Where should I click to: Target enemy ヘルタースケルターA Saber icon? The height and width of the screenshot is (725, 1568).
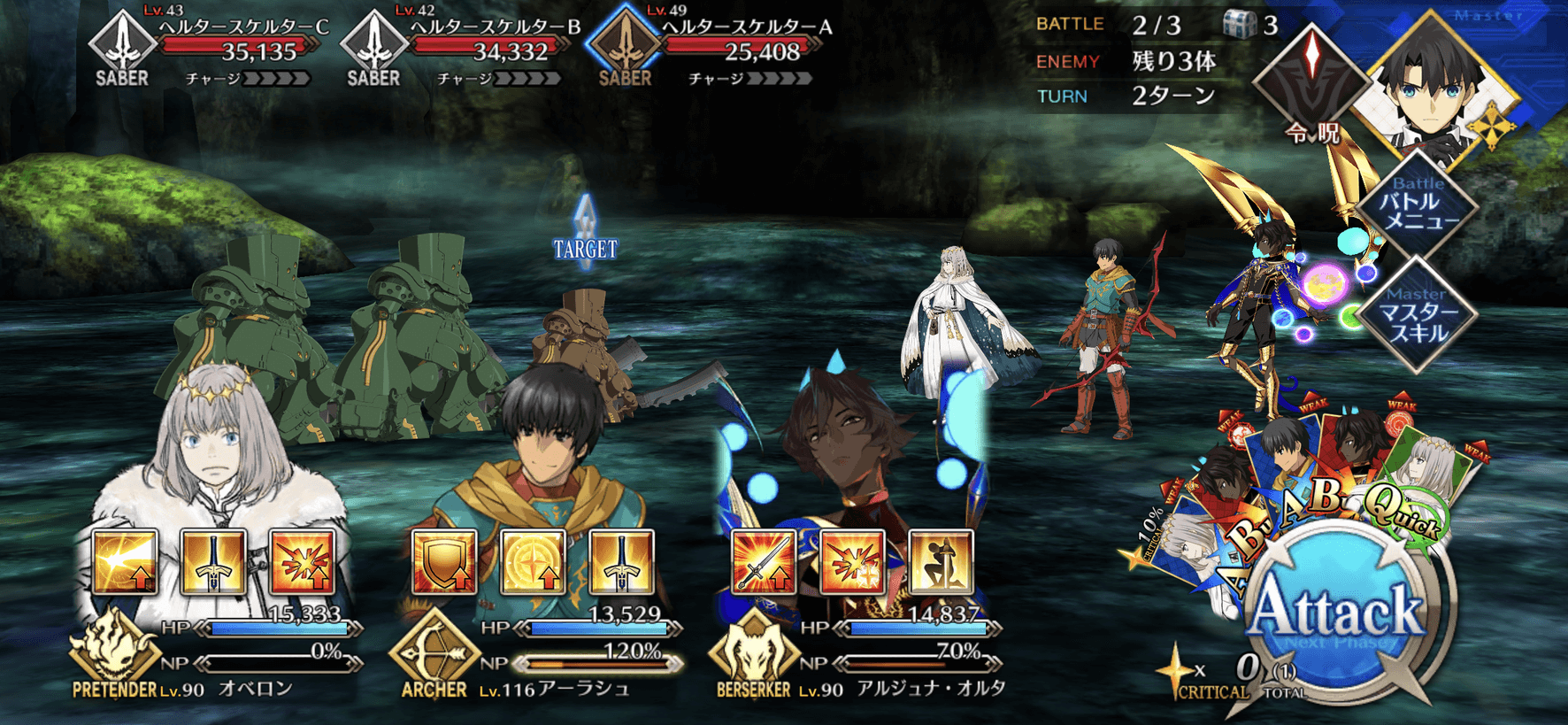[x=625, y=42]
